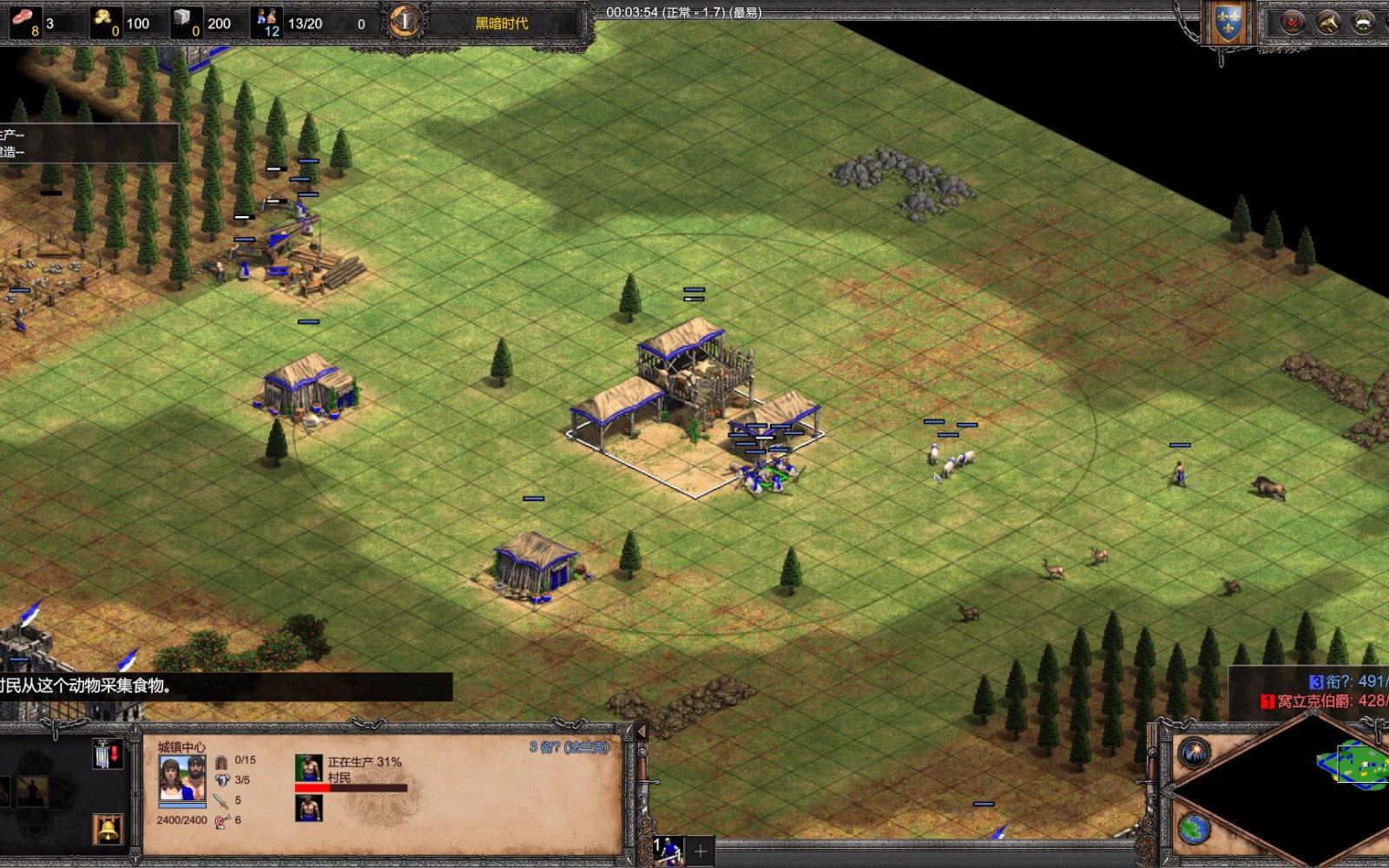
Task: Toggle the globe minimap mode button
Action: click(x=1194, y=828)
